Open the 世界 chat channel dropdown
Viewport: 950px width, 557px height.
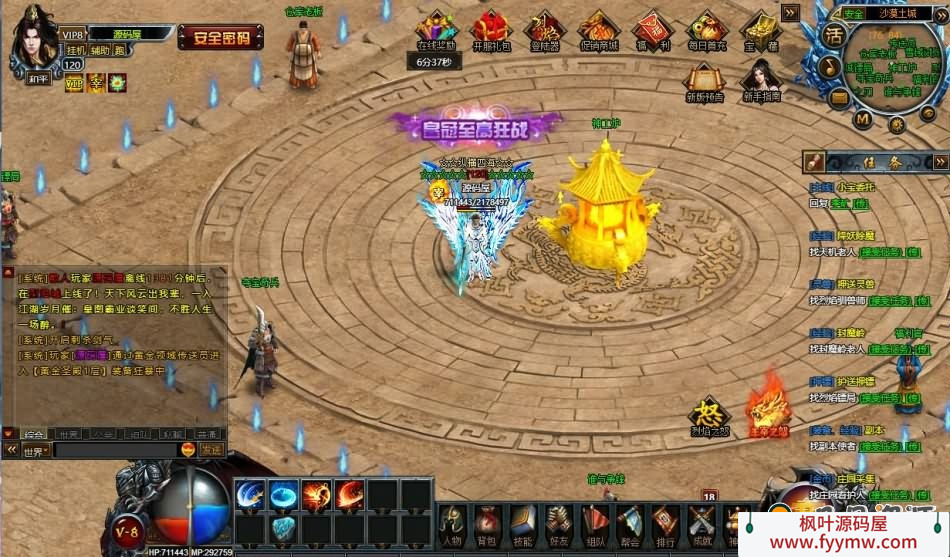pyautogui.click(x=36, y=451)
